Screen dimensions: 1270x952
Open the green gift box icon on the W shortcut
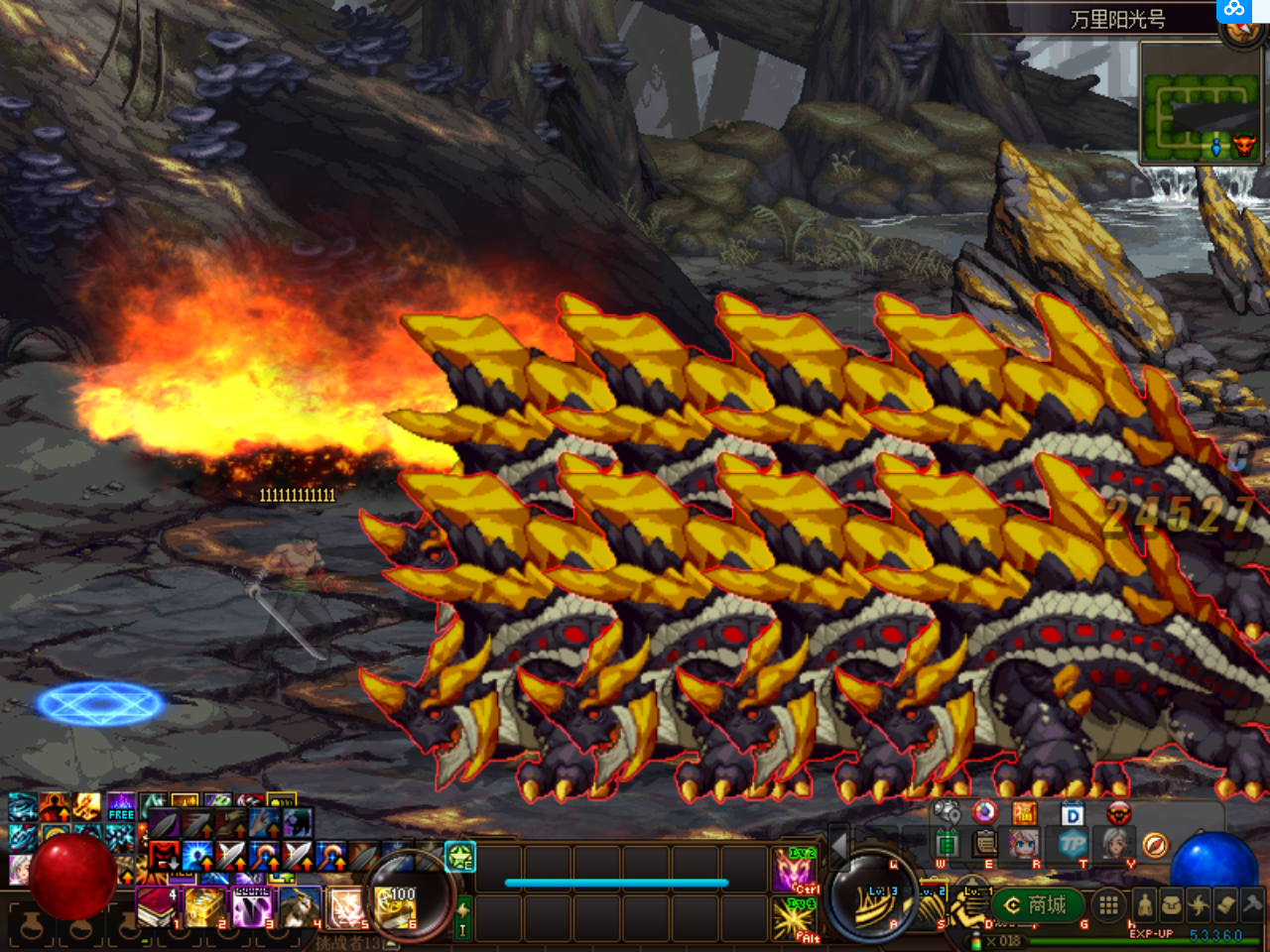point(948,846)
